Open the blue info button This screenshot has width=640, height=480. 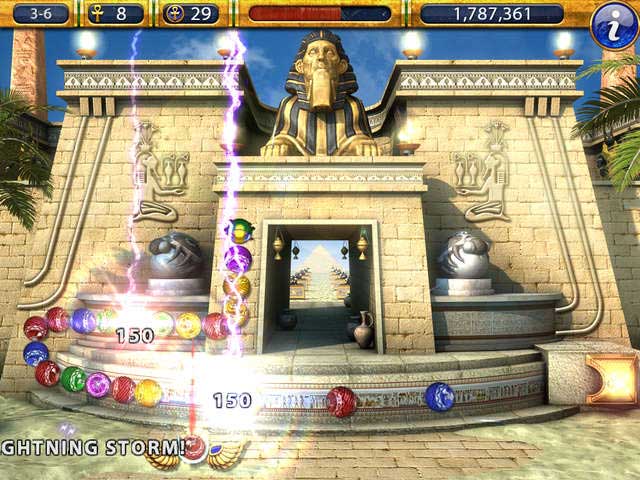click(x=613, y=24)
